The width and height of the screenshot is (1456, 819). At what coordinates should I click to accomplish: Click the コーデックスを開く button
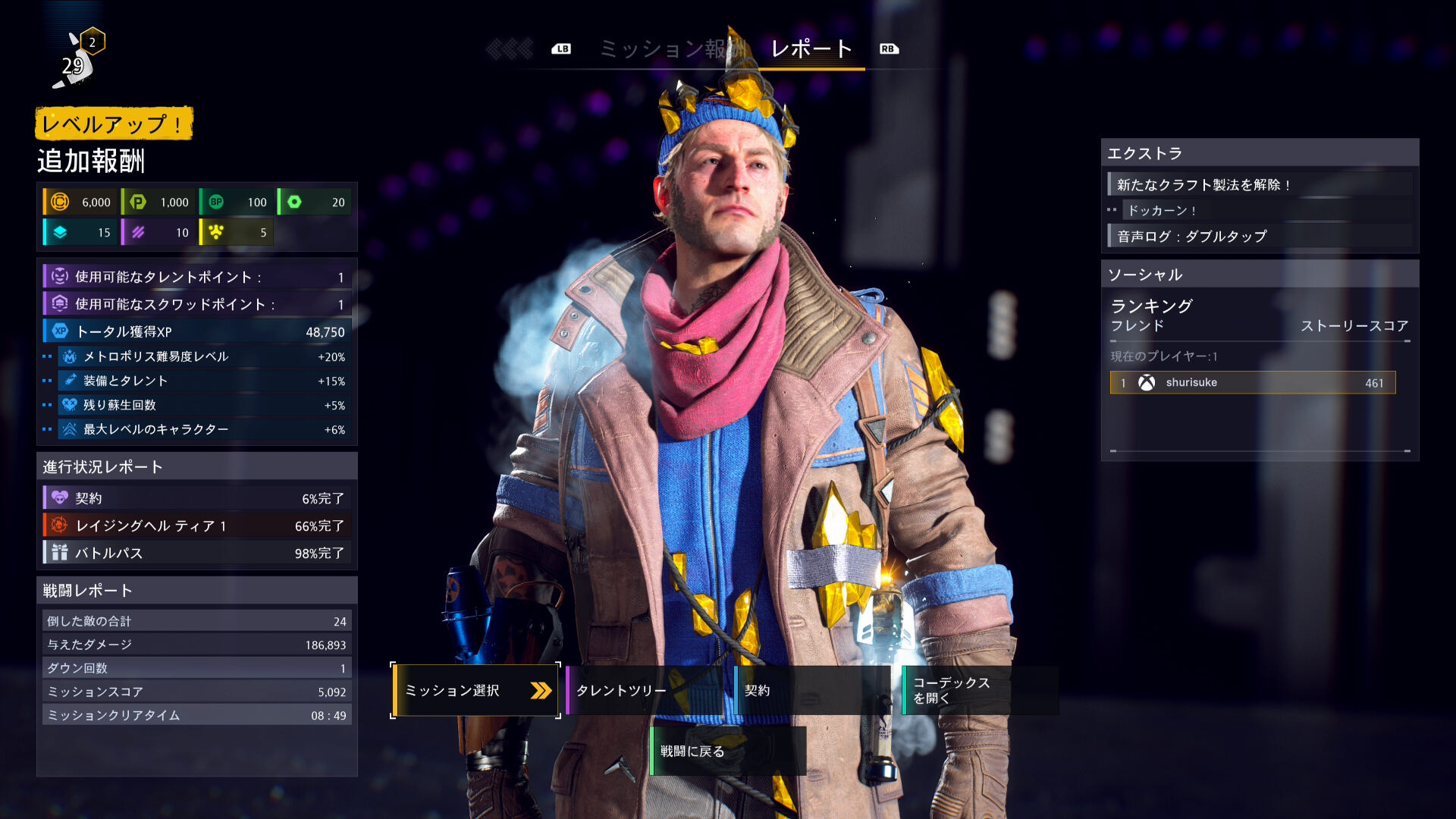point(980,690)
